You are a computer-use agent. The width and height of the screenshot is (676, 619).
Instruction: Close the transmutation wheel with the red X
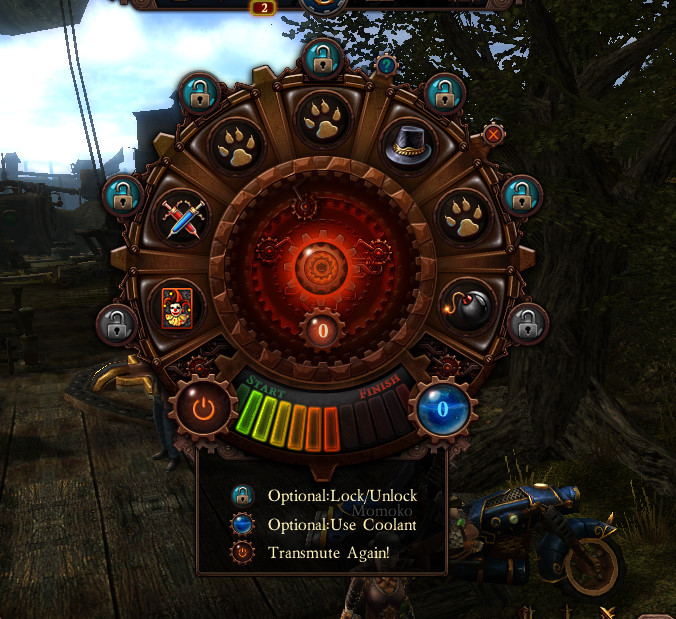[x=493, y=134]
